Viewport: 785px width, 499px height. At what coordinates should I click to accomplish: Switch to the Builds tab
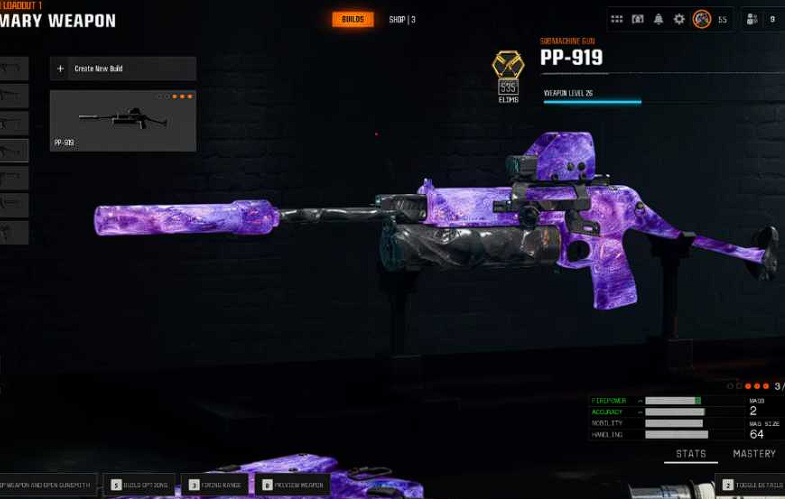(352, 19)
